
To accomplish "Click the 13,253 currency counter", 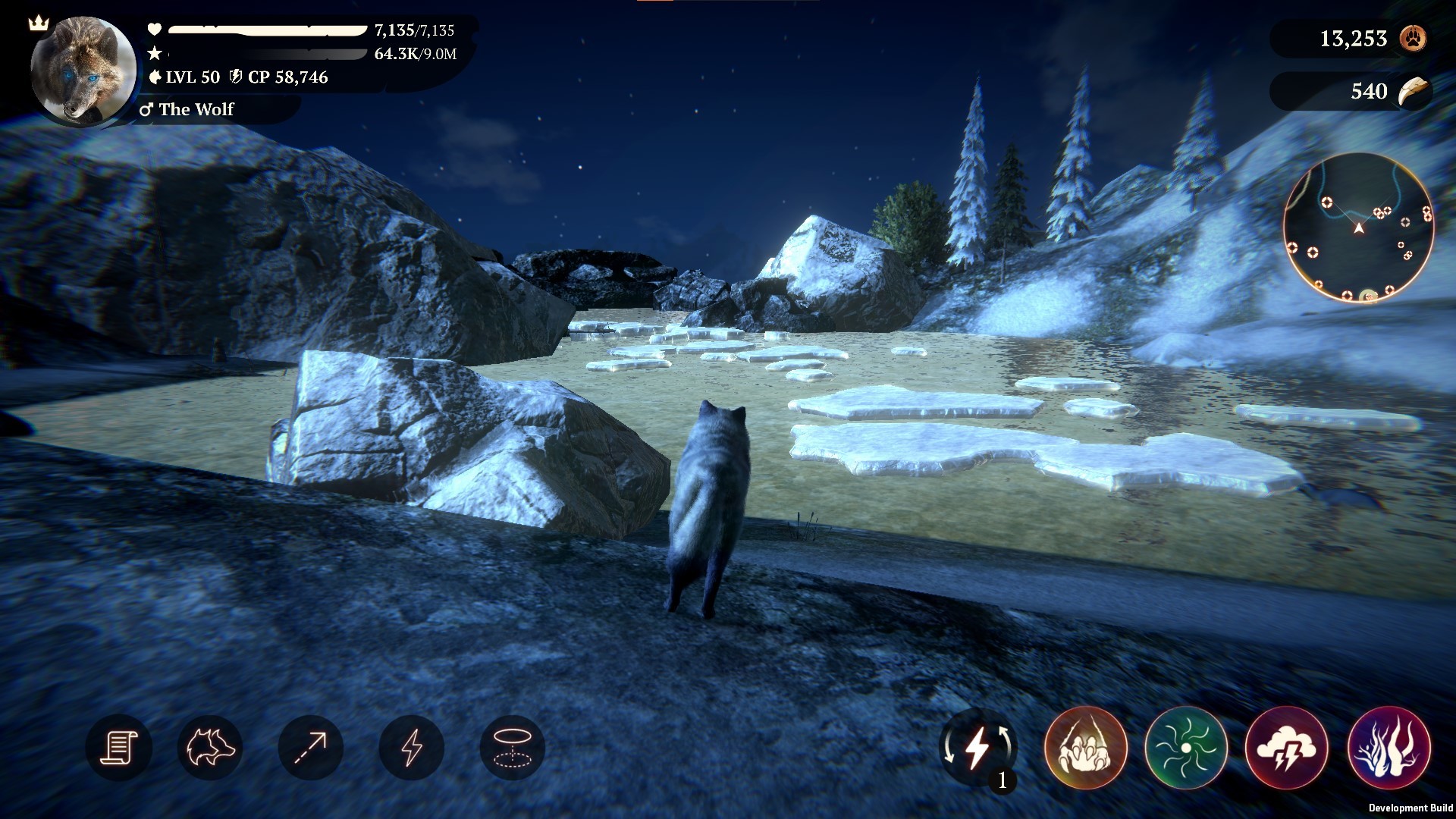I will click(1354, 39).
